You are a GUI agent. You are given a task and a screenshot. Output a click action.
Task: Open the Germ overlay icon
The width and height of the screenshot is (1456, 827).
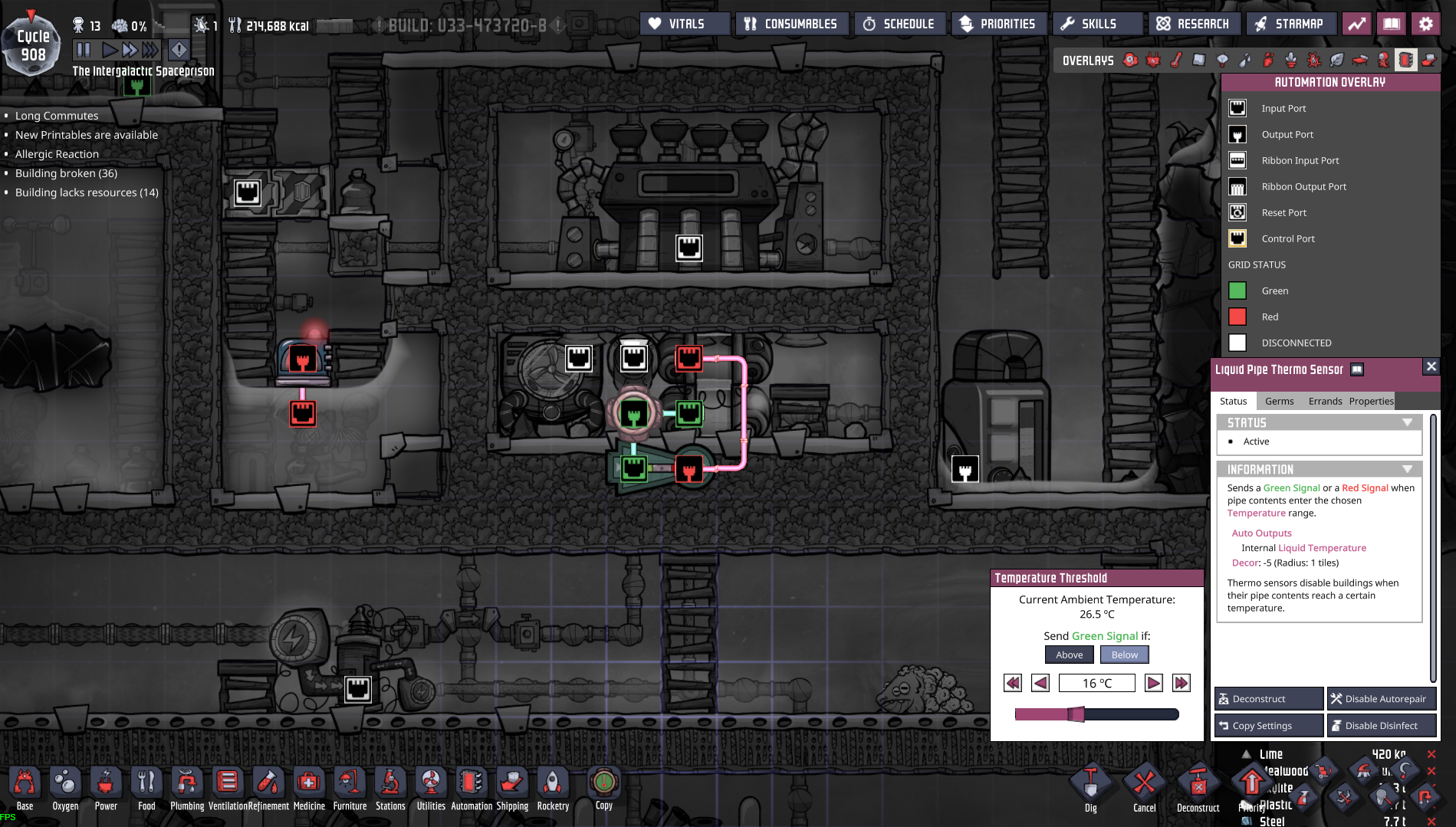1313,60
